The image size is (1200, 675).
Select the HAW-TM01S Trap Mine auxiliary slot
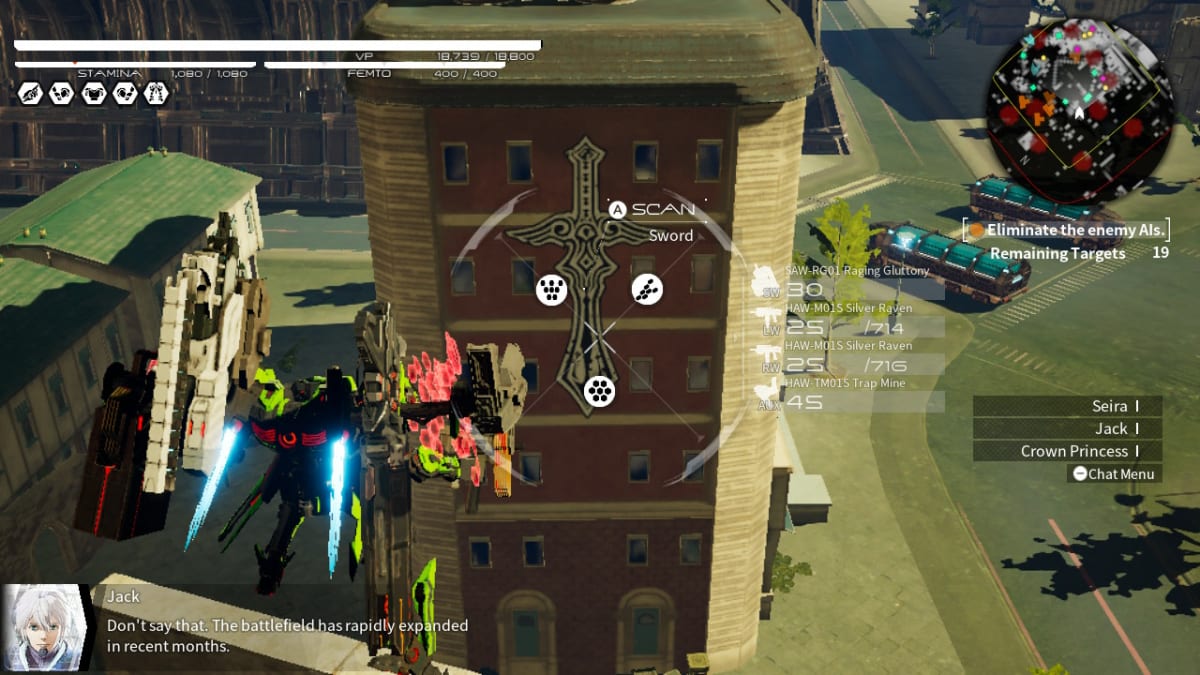click(x=850, y=397)
